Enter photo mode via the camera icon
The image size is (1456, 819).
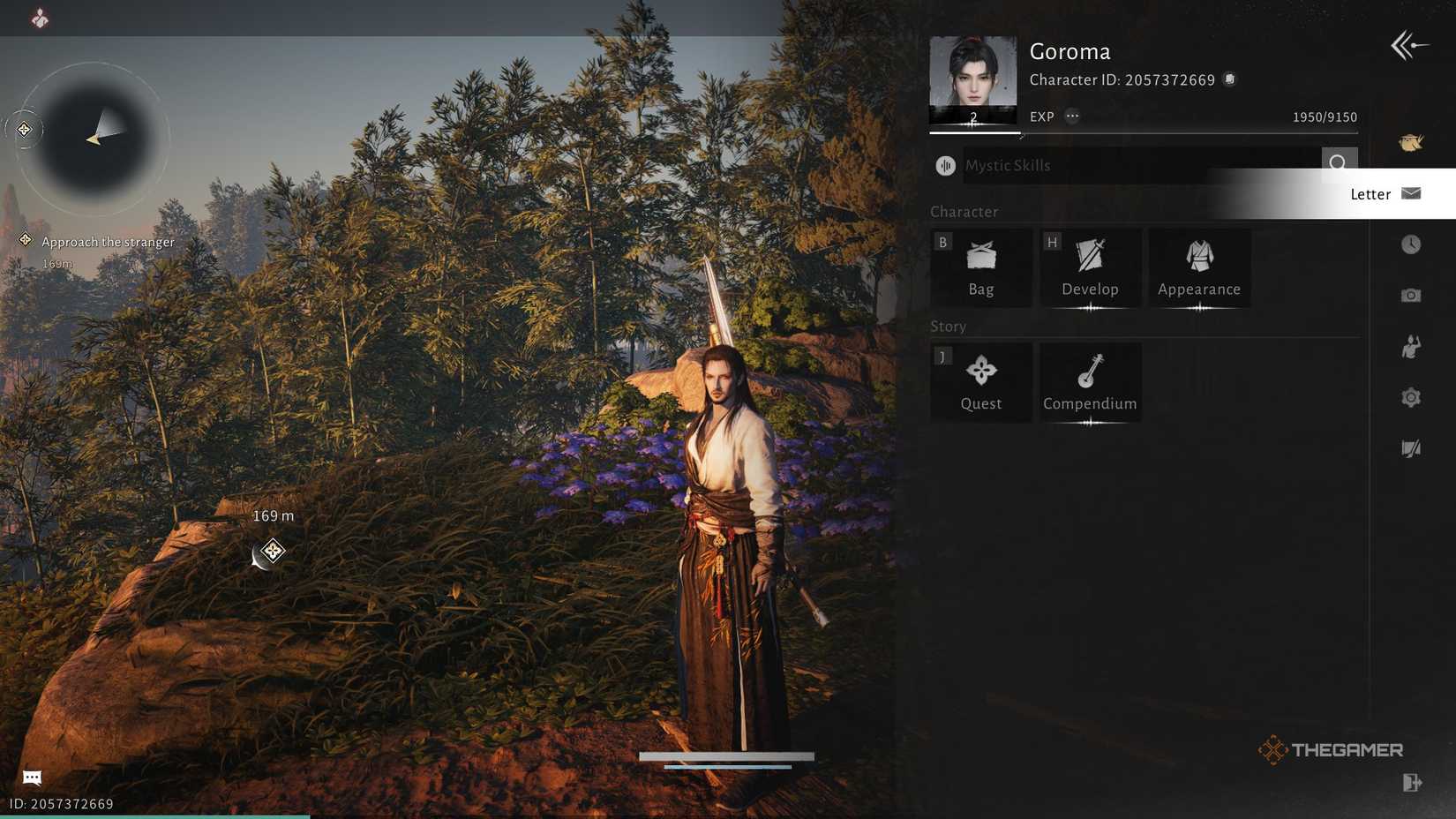tap(1412, 296)
